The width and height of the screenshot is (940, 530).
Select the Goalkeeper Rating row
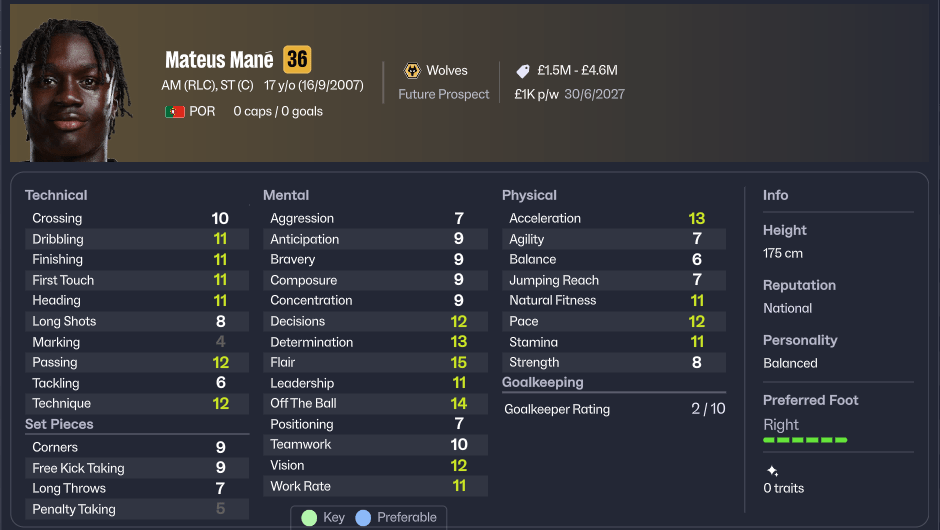point(614,409)
